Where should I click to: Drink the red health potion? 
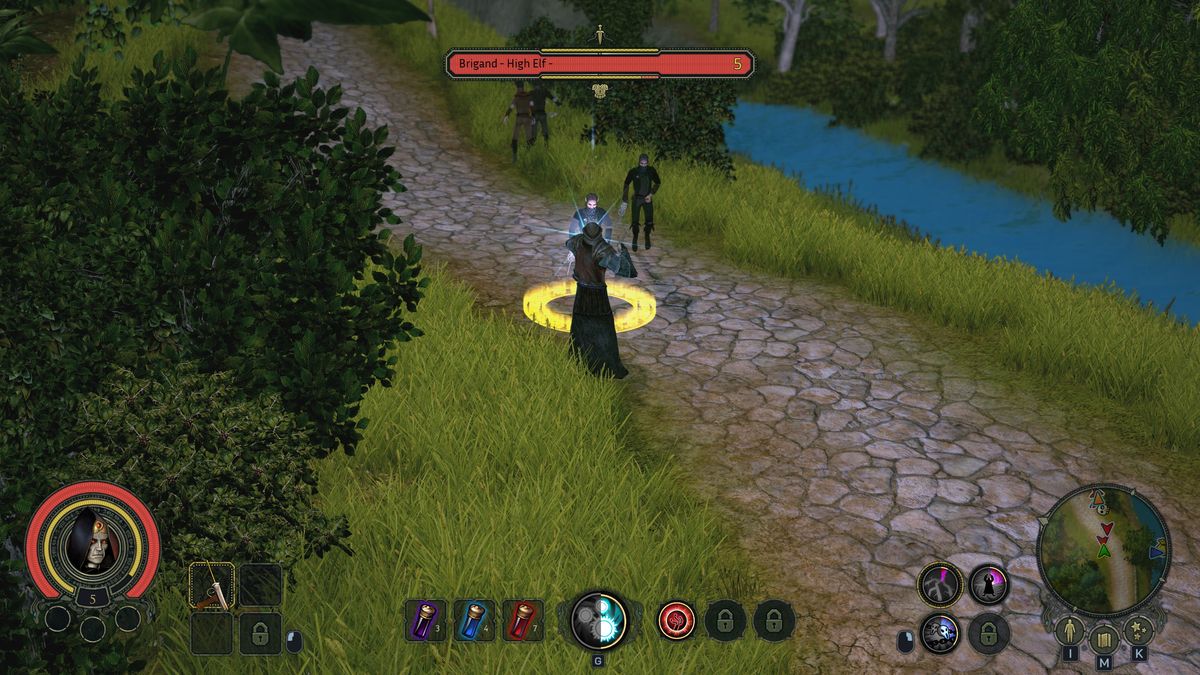tap(523, 620)
